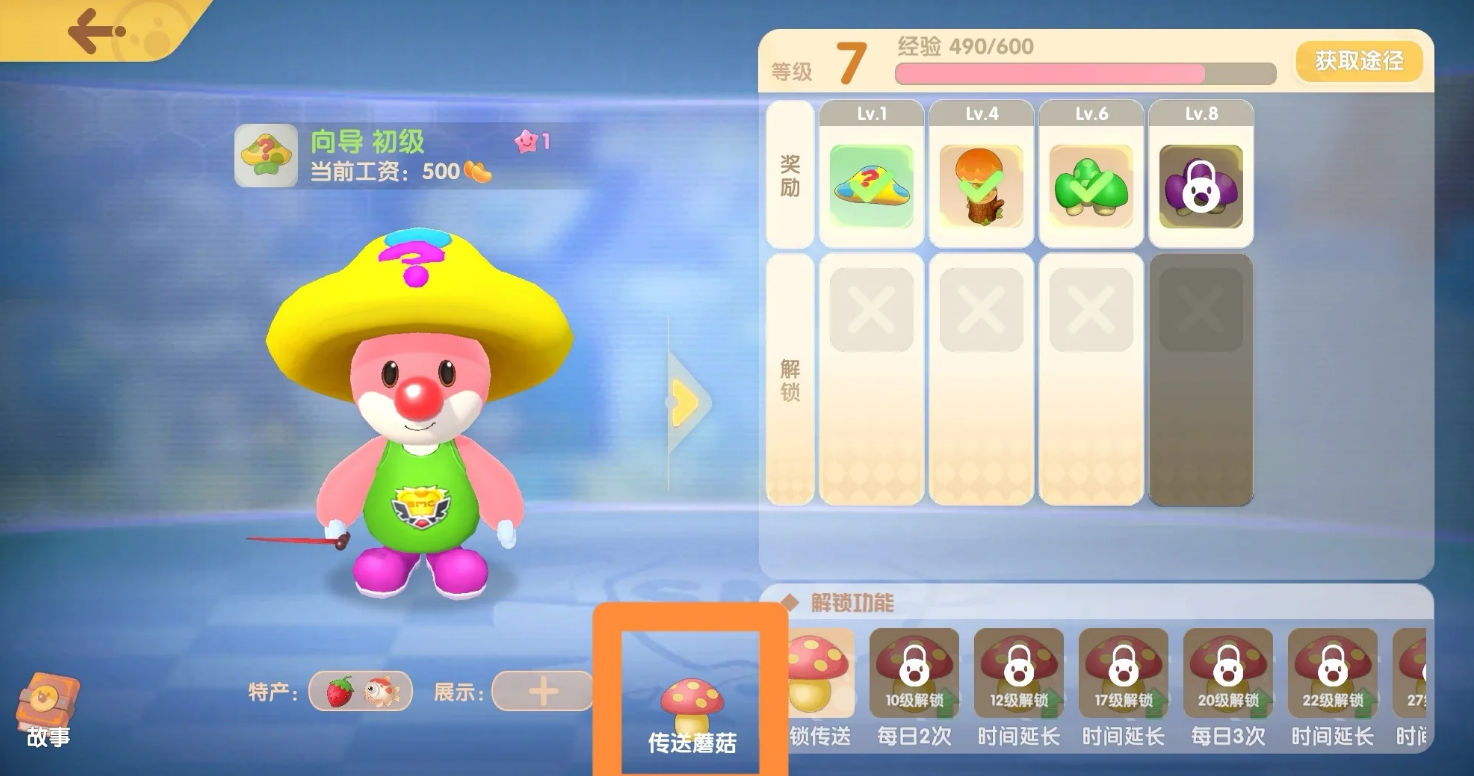Select the Lv.1 question-mark map reward
1474x776 pixels.
[x=870, y=185]
